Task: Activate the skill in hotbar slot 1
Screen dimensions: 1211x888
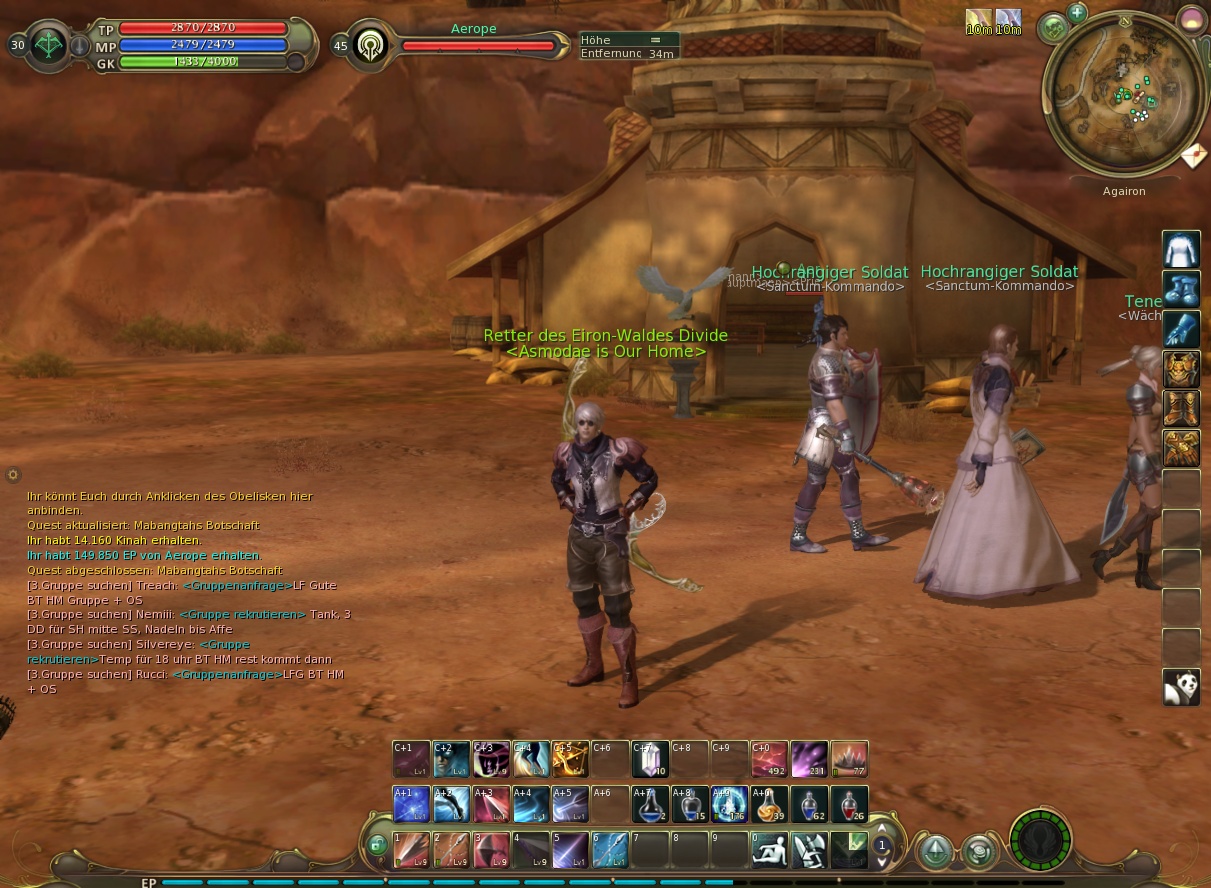Action: [x=411, y=850]
